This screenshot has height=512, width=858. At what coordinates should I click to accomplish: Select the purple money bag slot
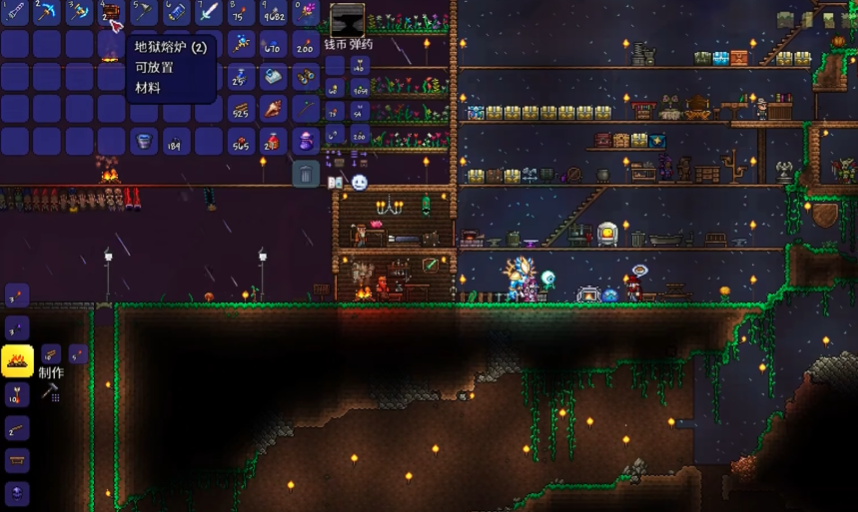coord(306,142)
